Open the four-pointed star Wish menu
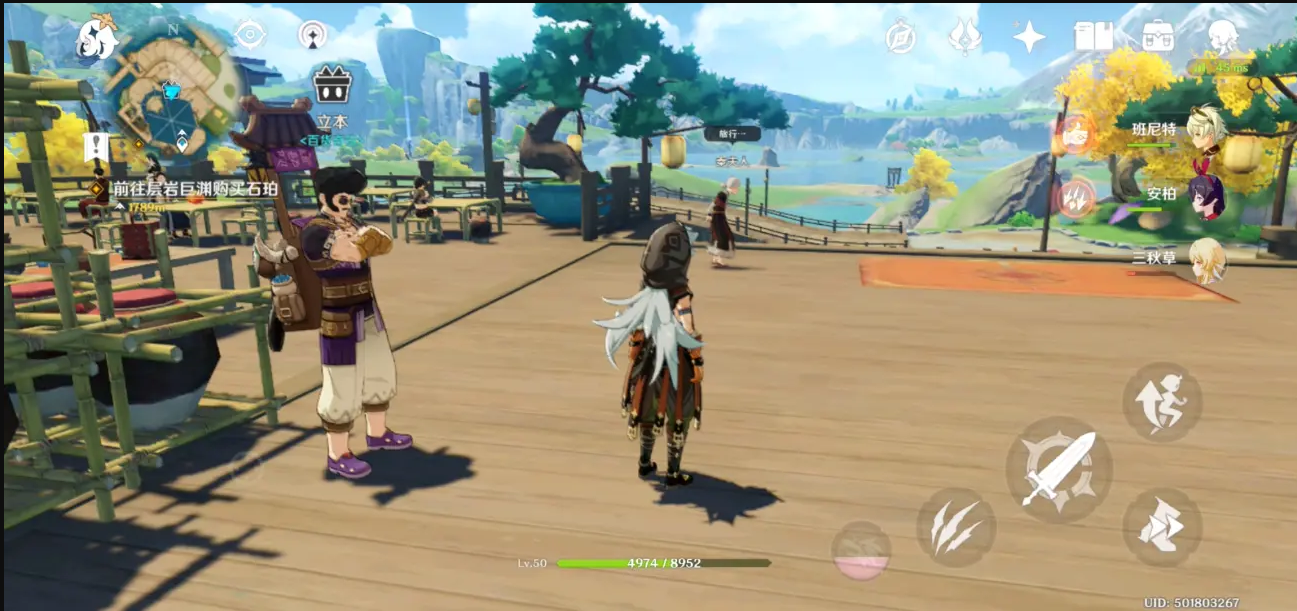The height and width of the screenshot is (611, 1297). coord(1028,38)
